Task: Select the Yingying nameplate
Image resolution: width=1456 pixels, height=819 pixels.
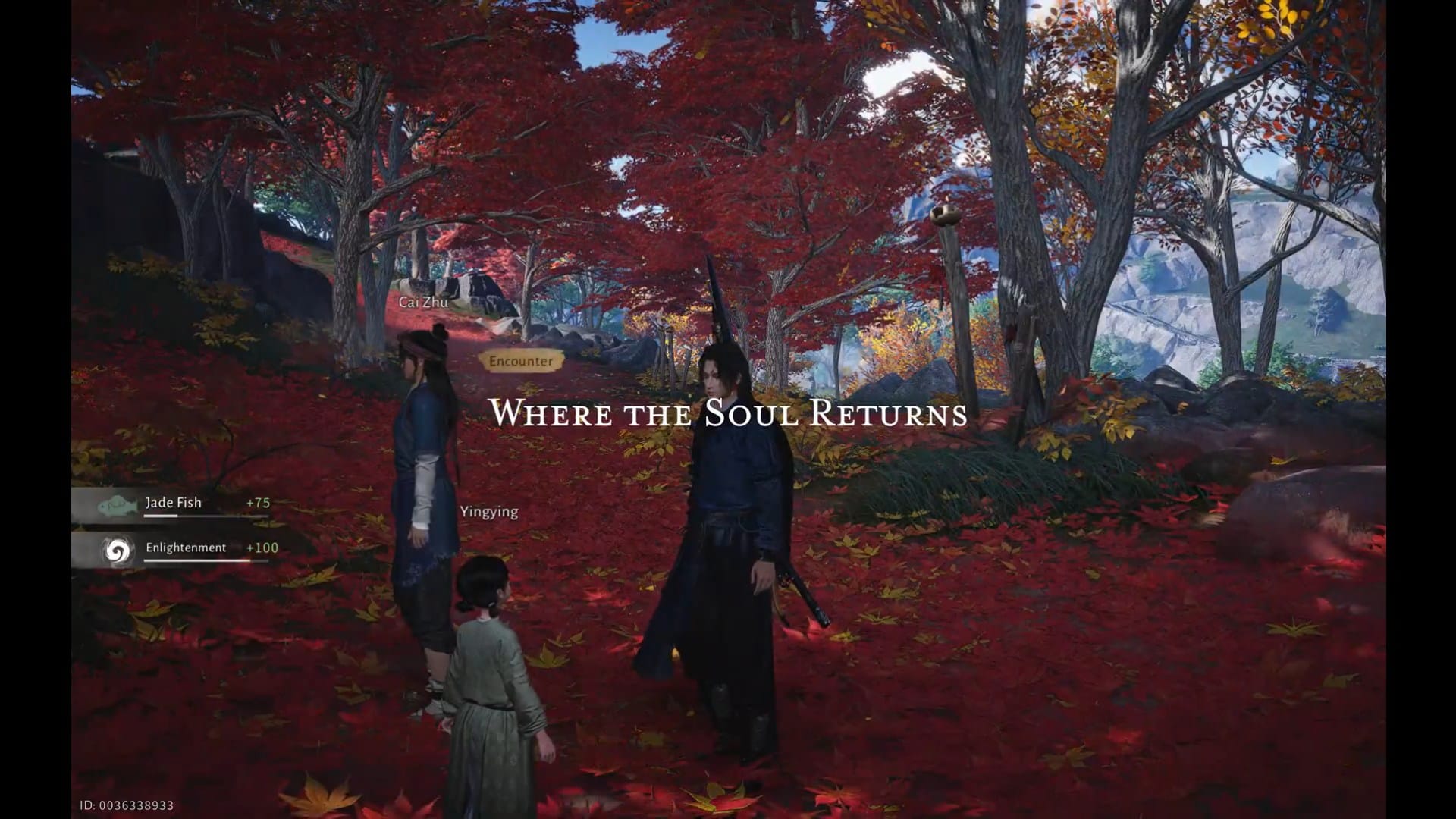Action: coord(490,511)
